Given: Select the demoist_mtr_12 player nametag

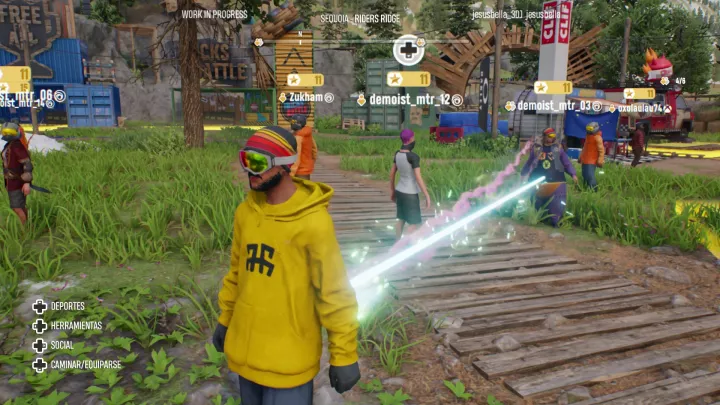Looking at the screenshot, I should click(x=409, y=100).
